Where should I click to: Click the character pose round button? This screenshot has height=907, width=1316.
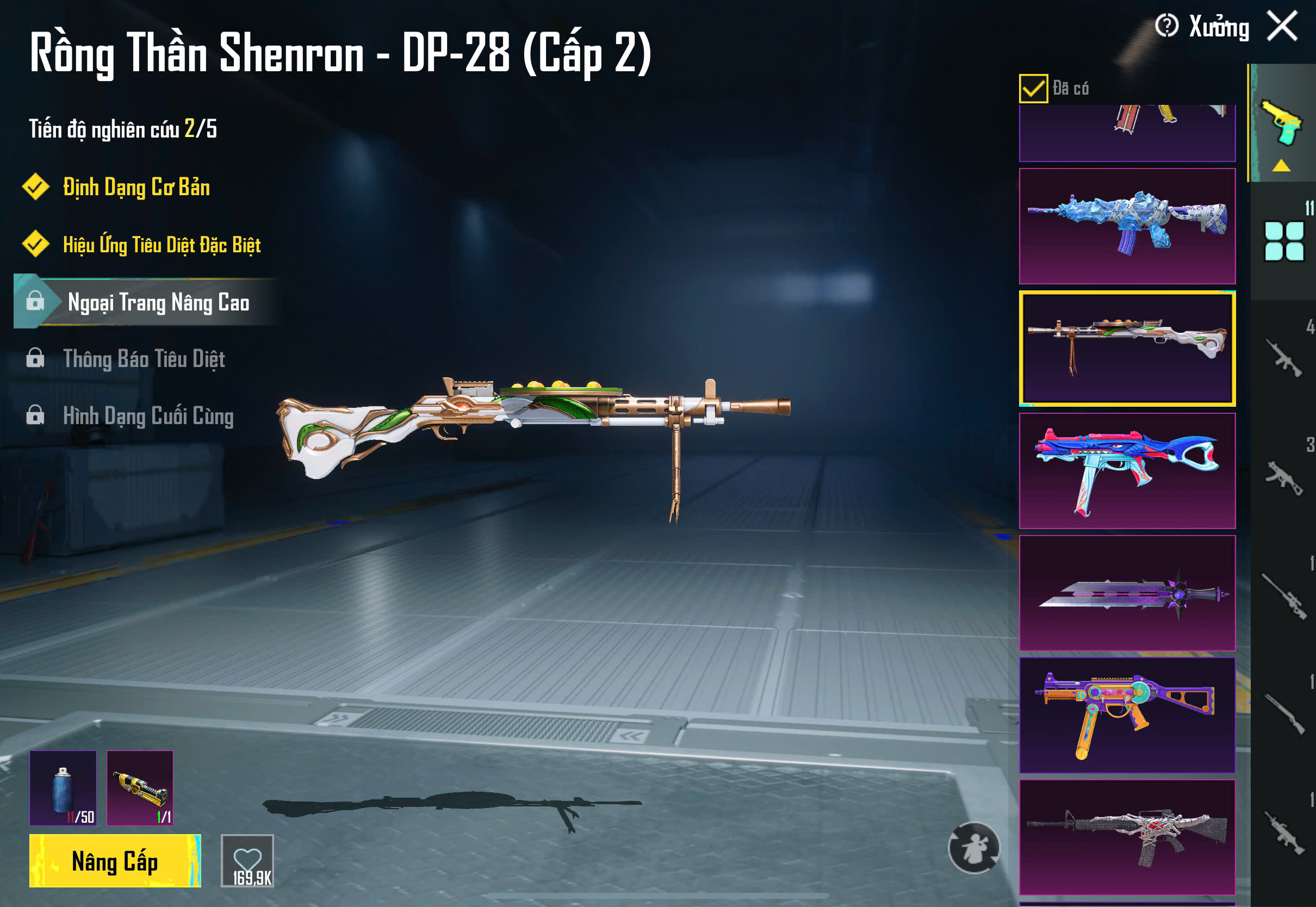click(974, 847)
